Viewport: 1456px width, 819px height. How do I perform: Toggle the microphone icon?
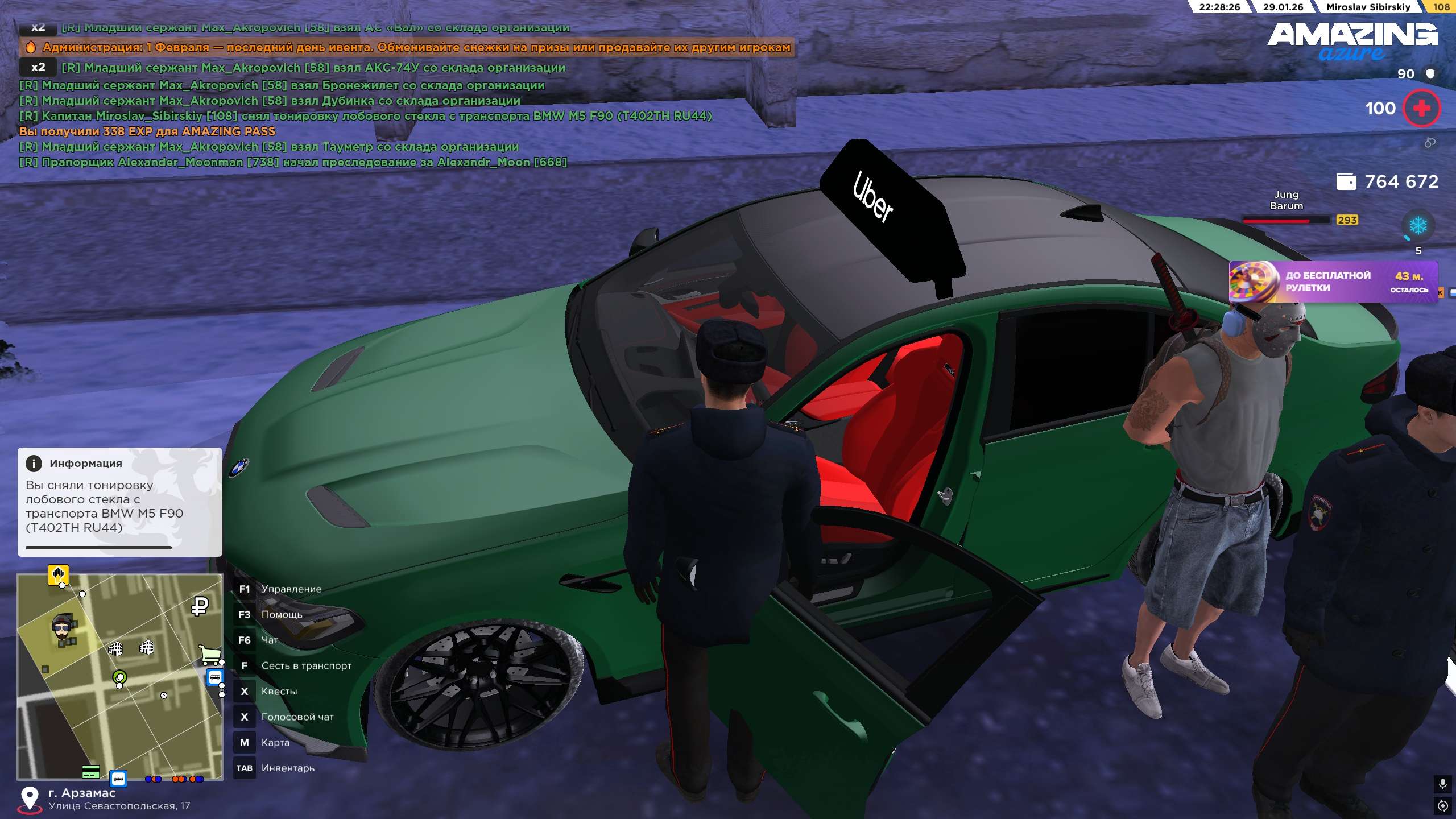pos(1442,784)
